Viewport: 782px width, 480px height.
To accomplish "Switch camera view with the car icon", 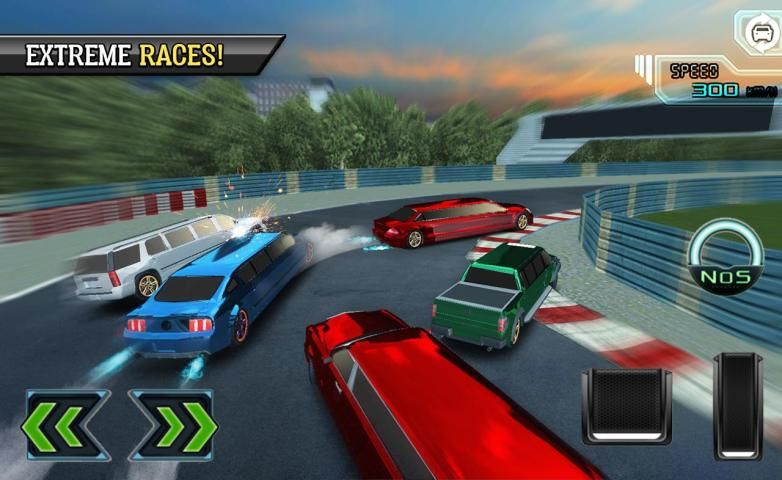I will pos(757,31).
